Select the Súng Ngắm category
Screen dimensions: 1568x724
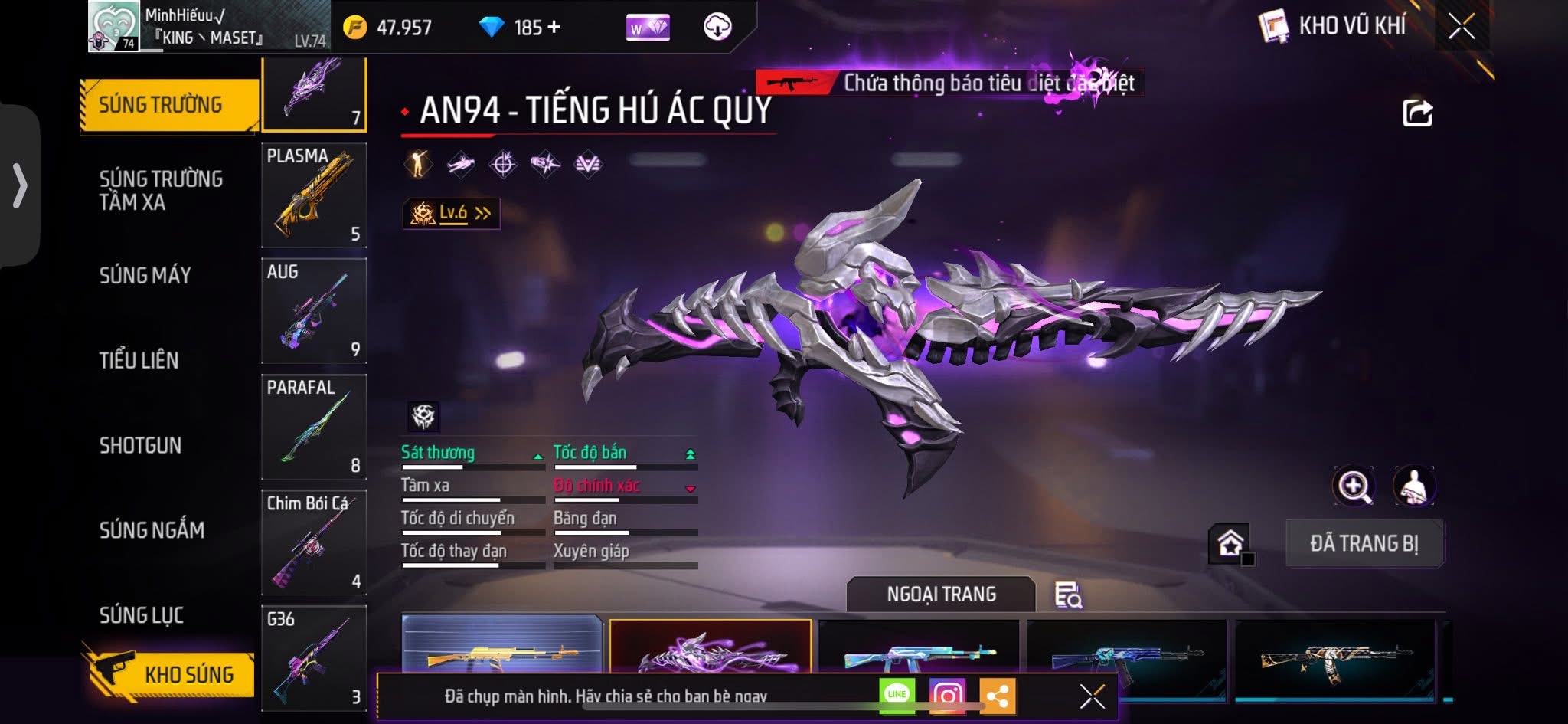point(152,530)
